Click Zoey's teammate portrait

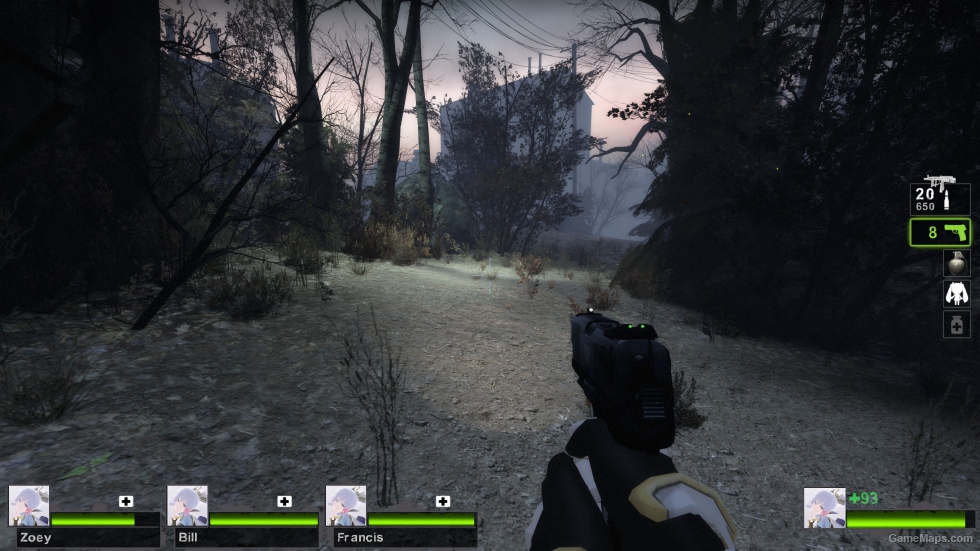click(29, 507)
